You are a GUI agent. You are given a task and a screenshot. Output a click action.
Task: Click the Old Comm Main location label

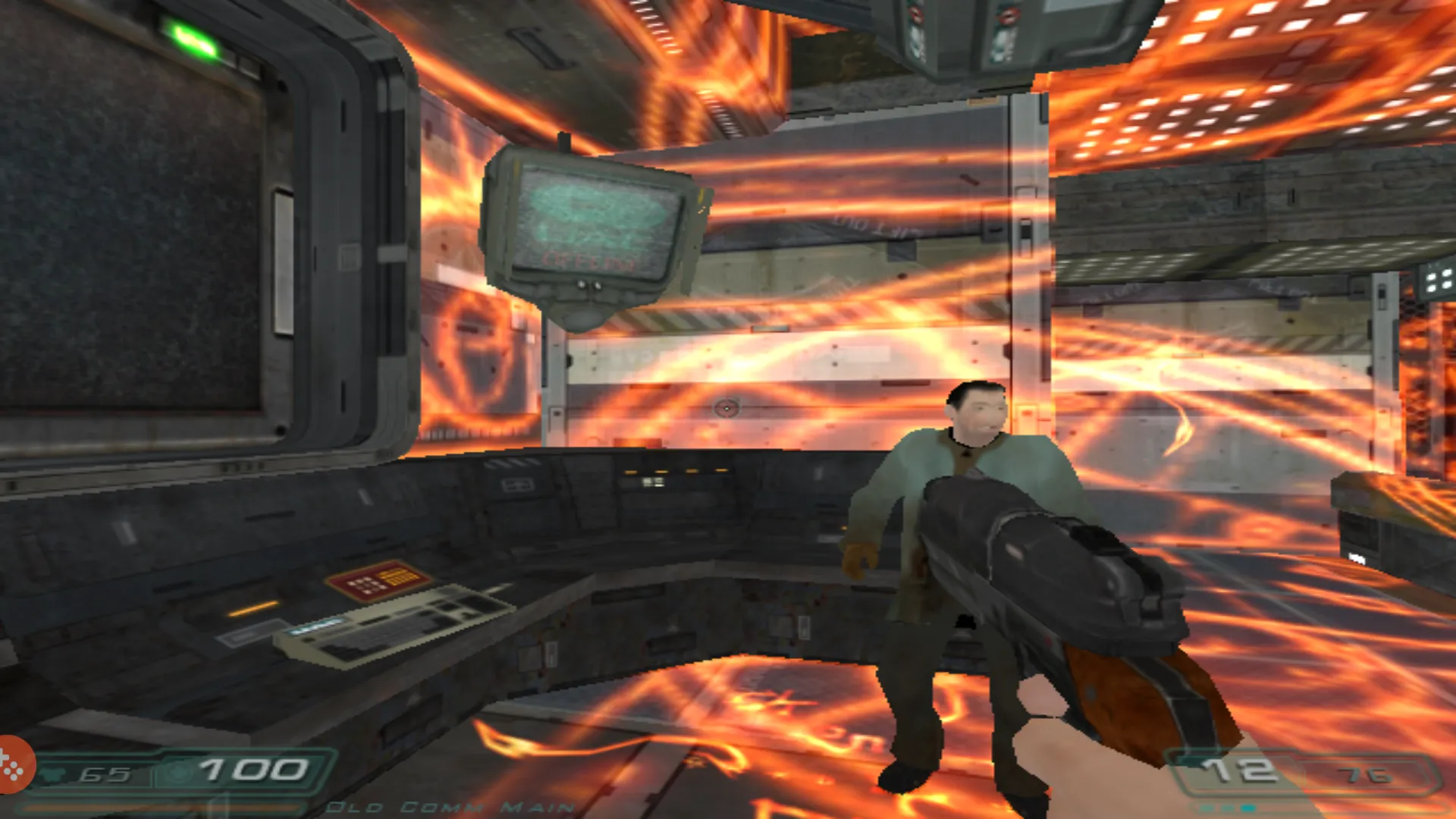(447, 808)
